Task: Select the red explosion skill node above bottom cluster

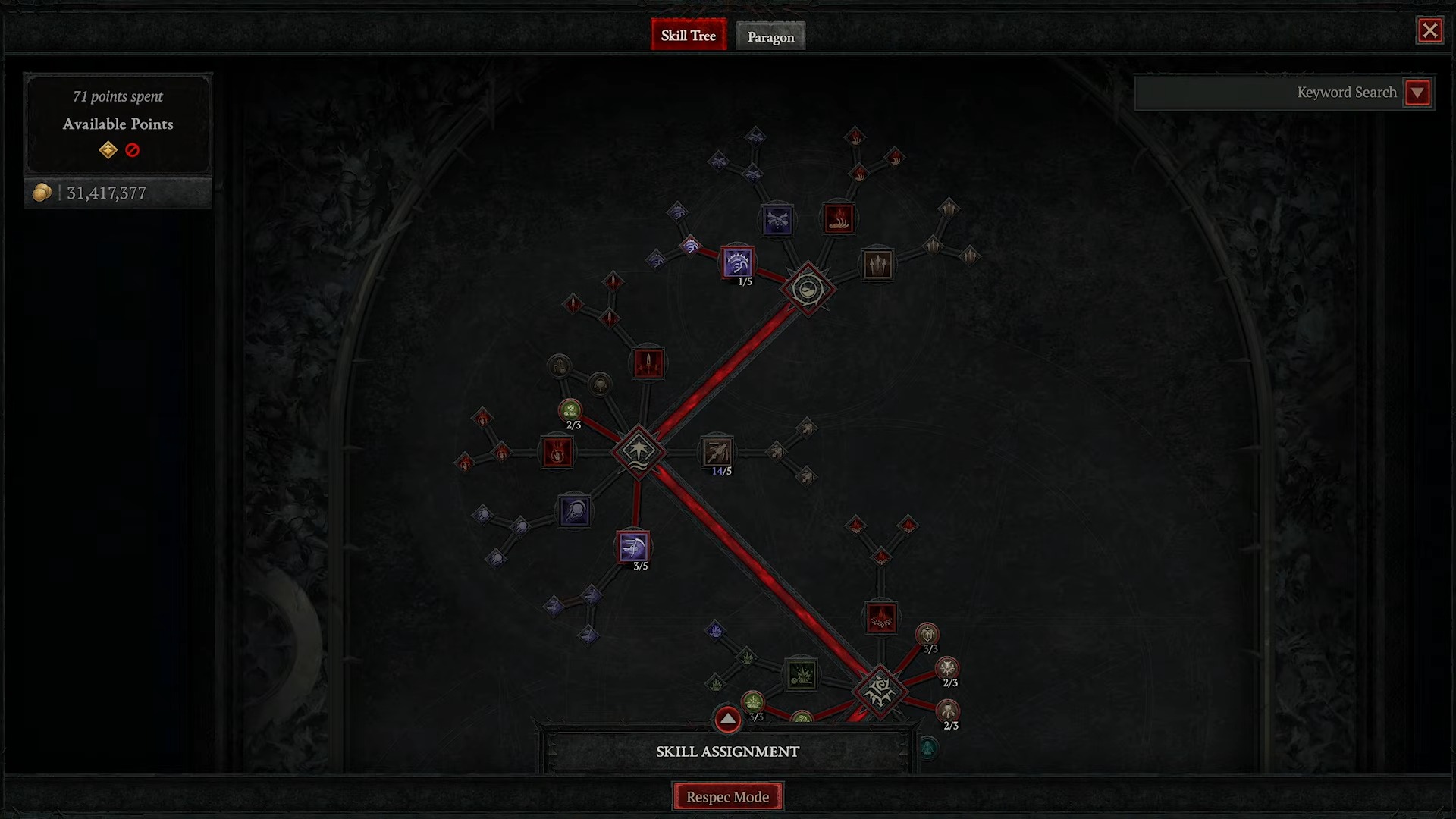Action: coord(881,618)
